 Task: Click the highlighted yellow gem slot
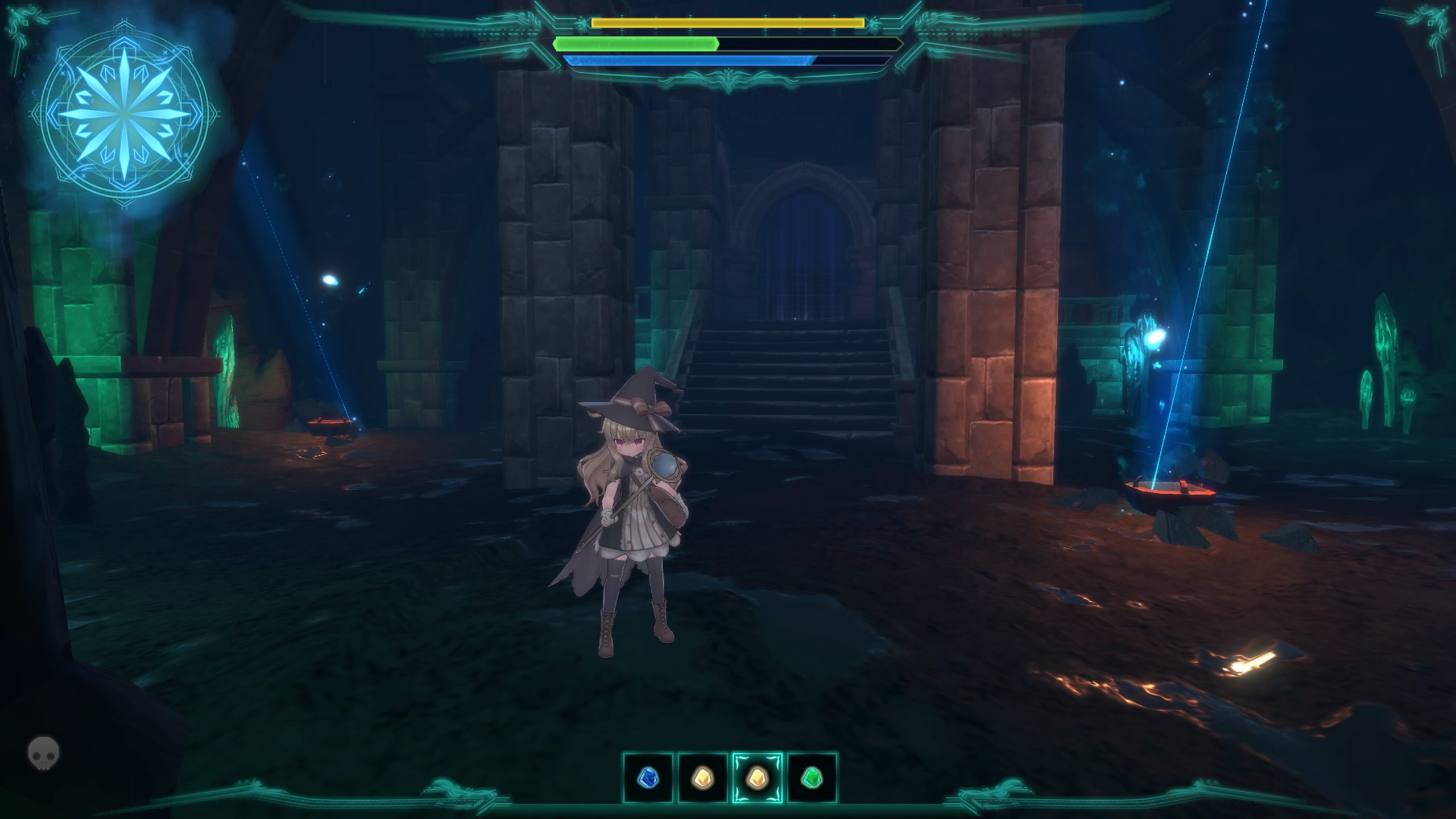(x=758, y=777)
